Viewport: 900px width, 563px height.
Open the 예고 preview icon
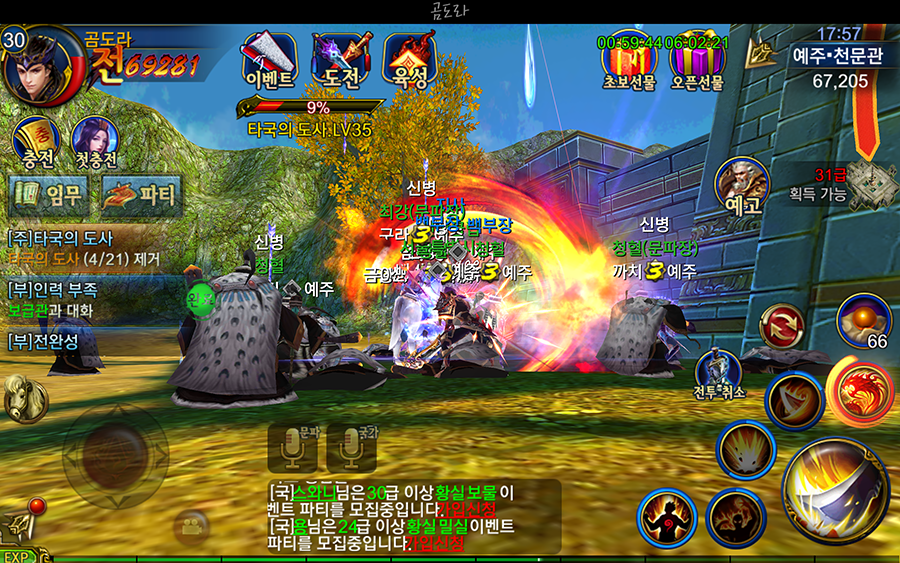(x=742, y=187)
